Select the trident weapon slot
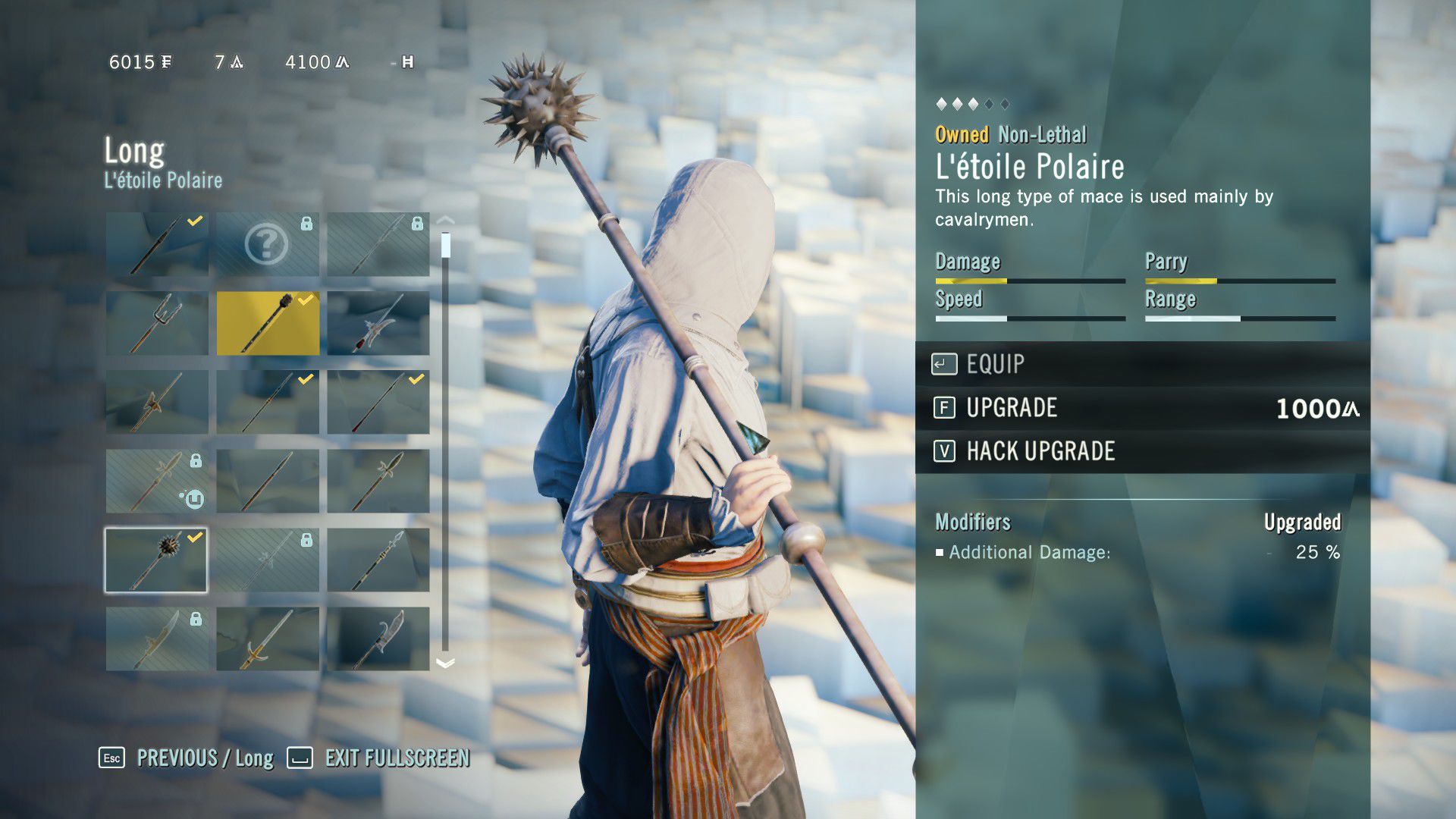Viewport: 1456px width, 819px height. (x=157, y=323)
